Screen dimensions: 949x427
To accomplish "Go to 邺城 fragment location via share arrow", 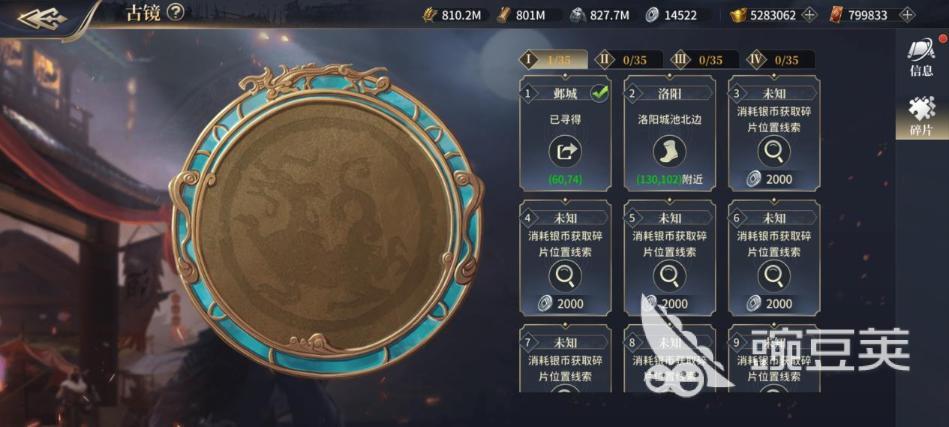I will click(x=565, y=152).
